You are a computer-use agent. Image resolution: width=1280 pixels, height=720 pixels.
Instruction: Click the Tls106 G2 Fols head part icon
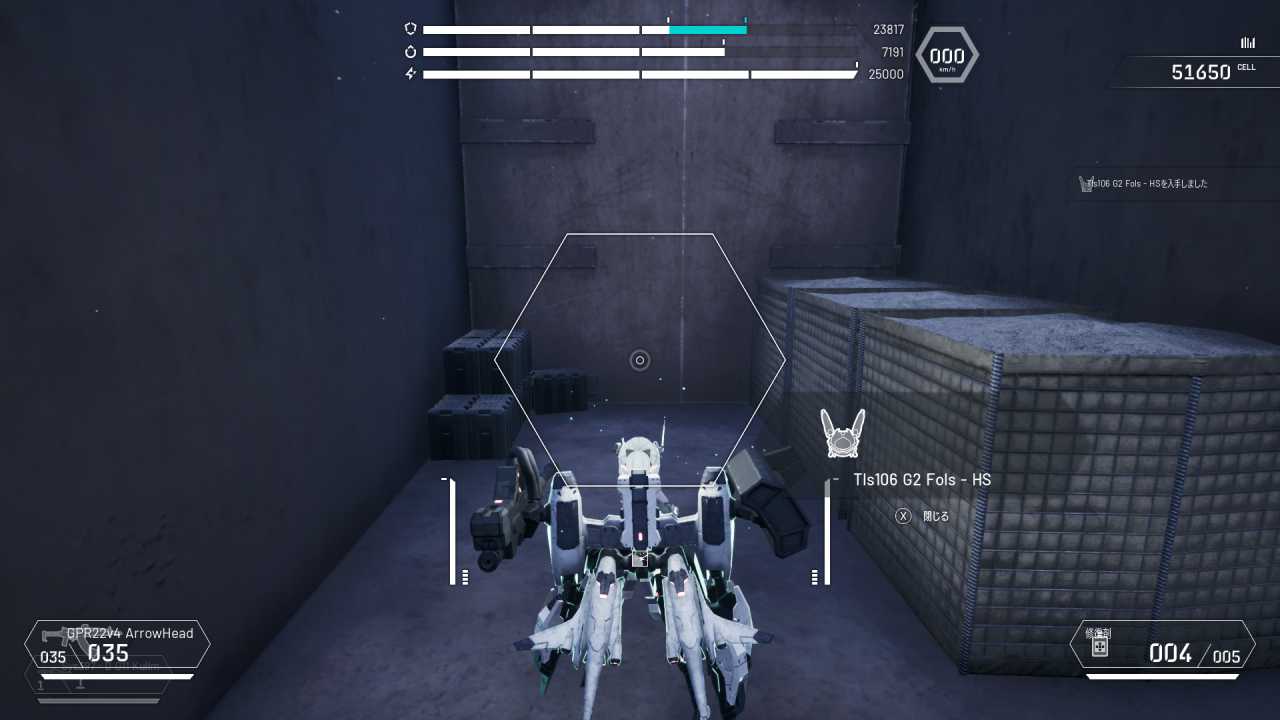pos(842,434)
